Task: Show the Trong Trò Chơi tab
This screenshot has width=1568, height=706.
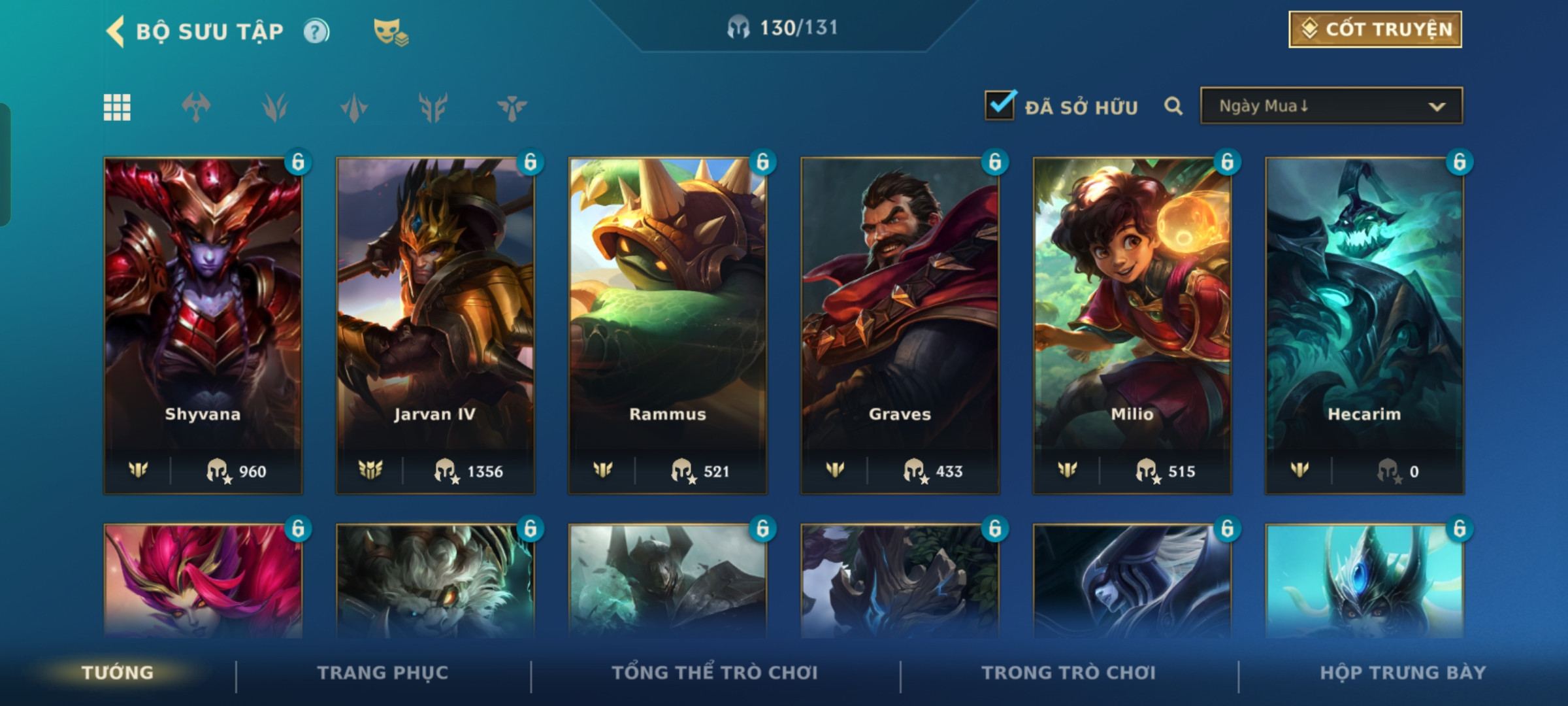Action: click(1068, 673)
